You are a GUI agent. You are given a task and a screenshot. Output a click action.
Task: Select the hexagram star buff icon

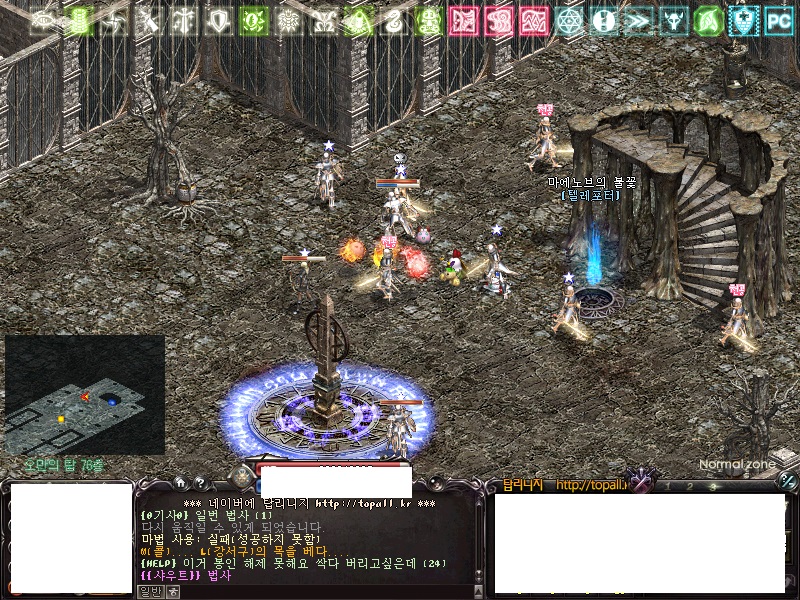click(x=568, y=19)
